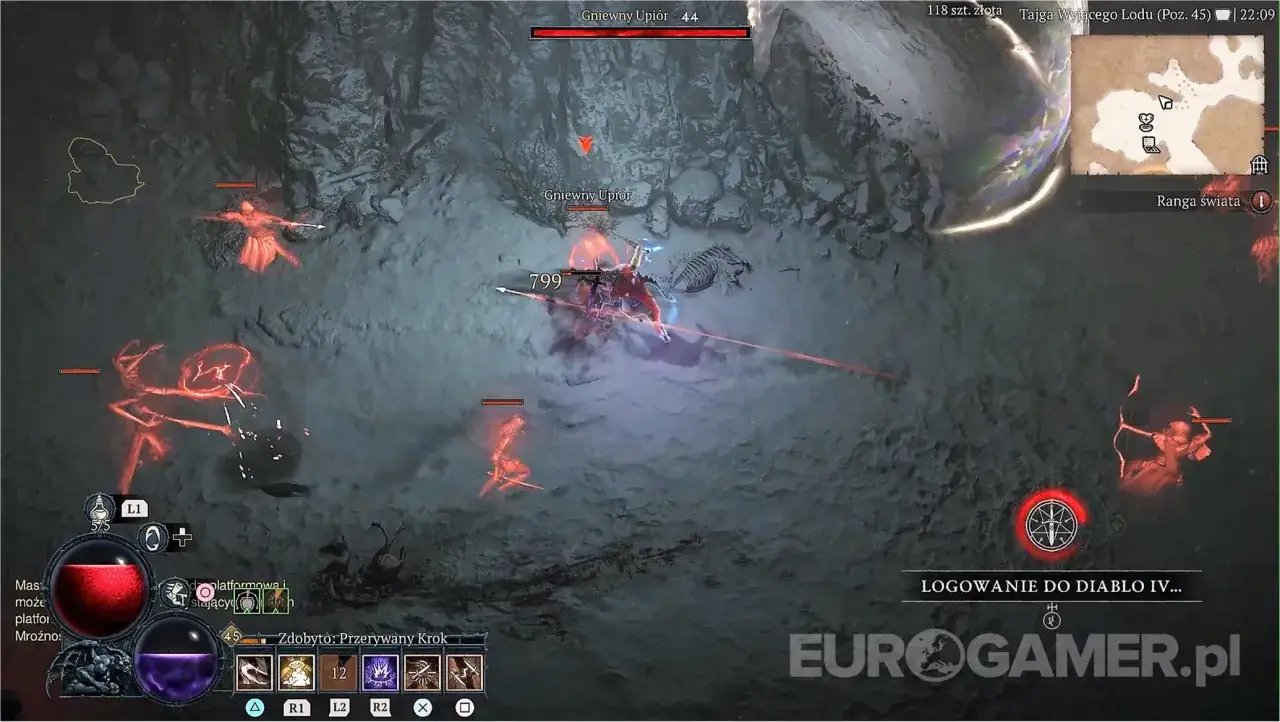Open the plus icon beside the evade button

[x=183, y=537]
